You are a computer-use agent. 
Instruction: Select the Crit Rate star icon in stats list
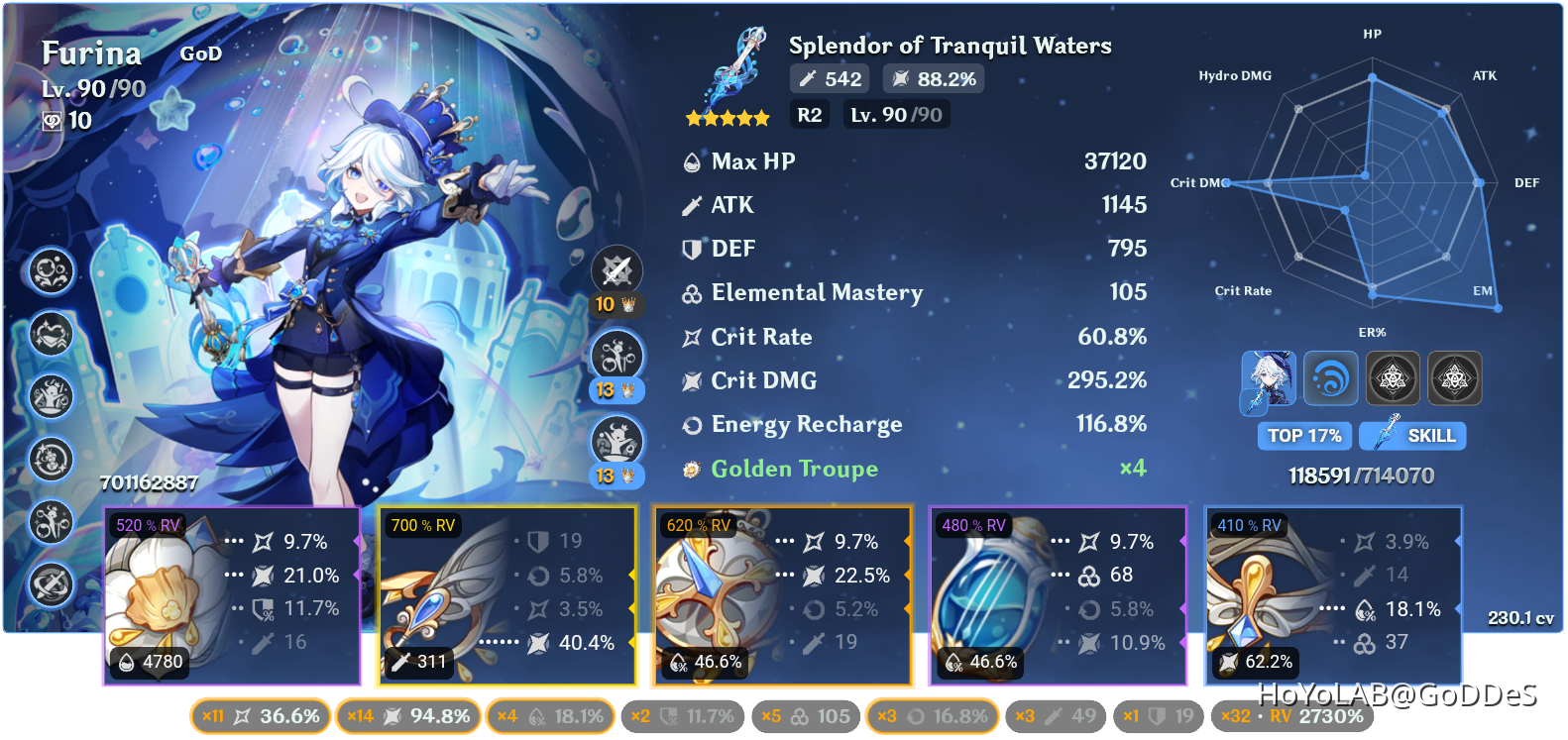(x=691, y=337)
